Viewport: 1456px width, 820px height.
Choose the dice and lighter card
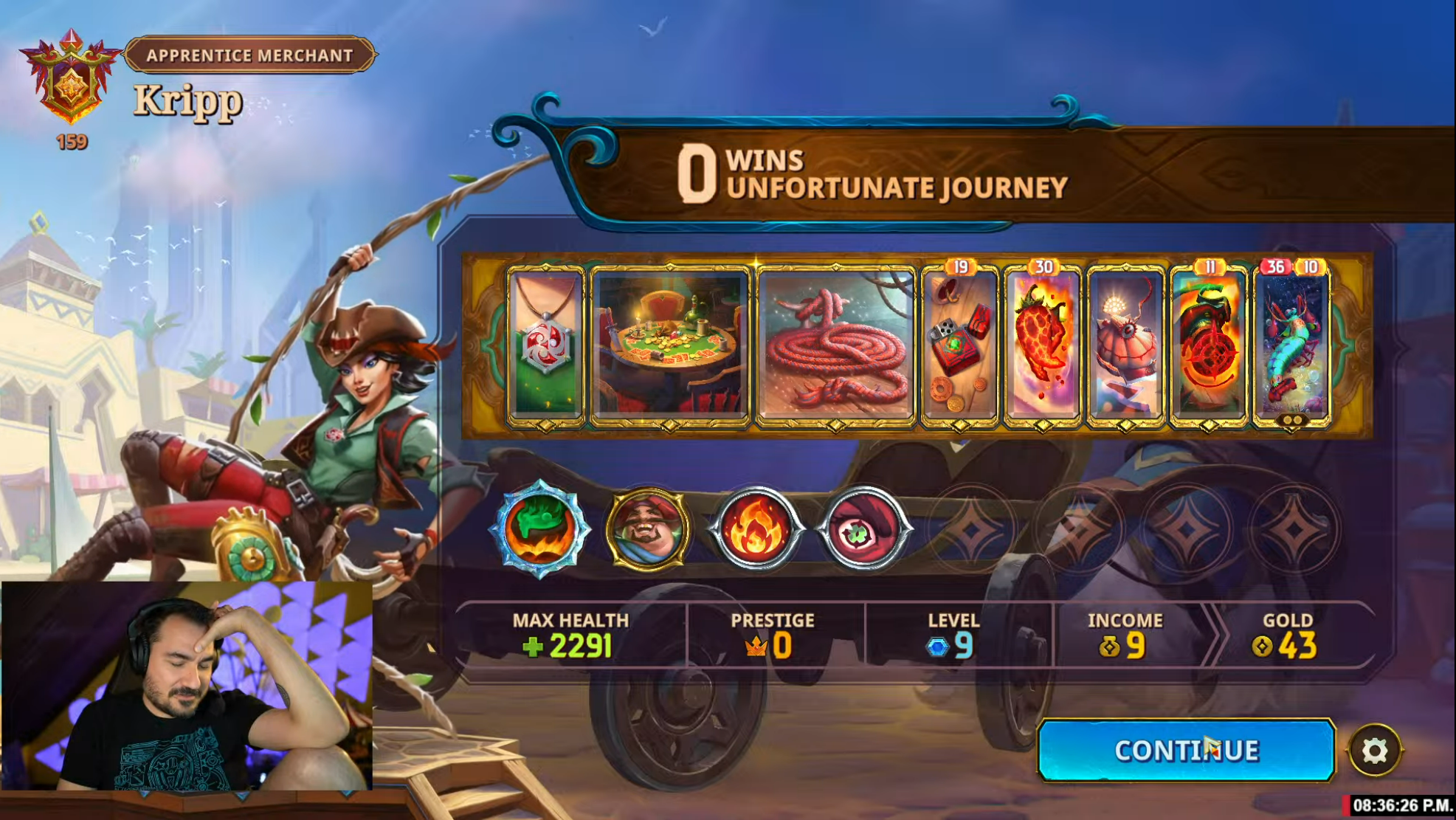[959, 345]
